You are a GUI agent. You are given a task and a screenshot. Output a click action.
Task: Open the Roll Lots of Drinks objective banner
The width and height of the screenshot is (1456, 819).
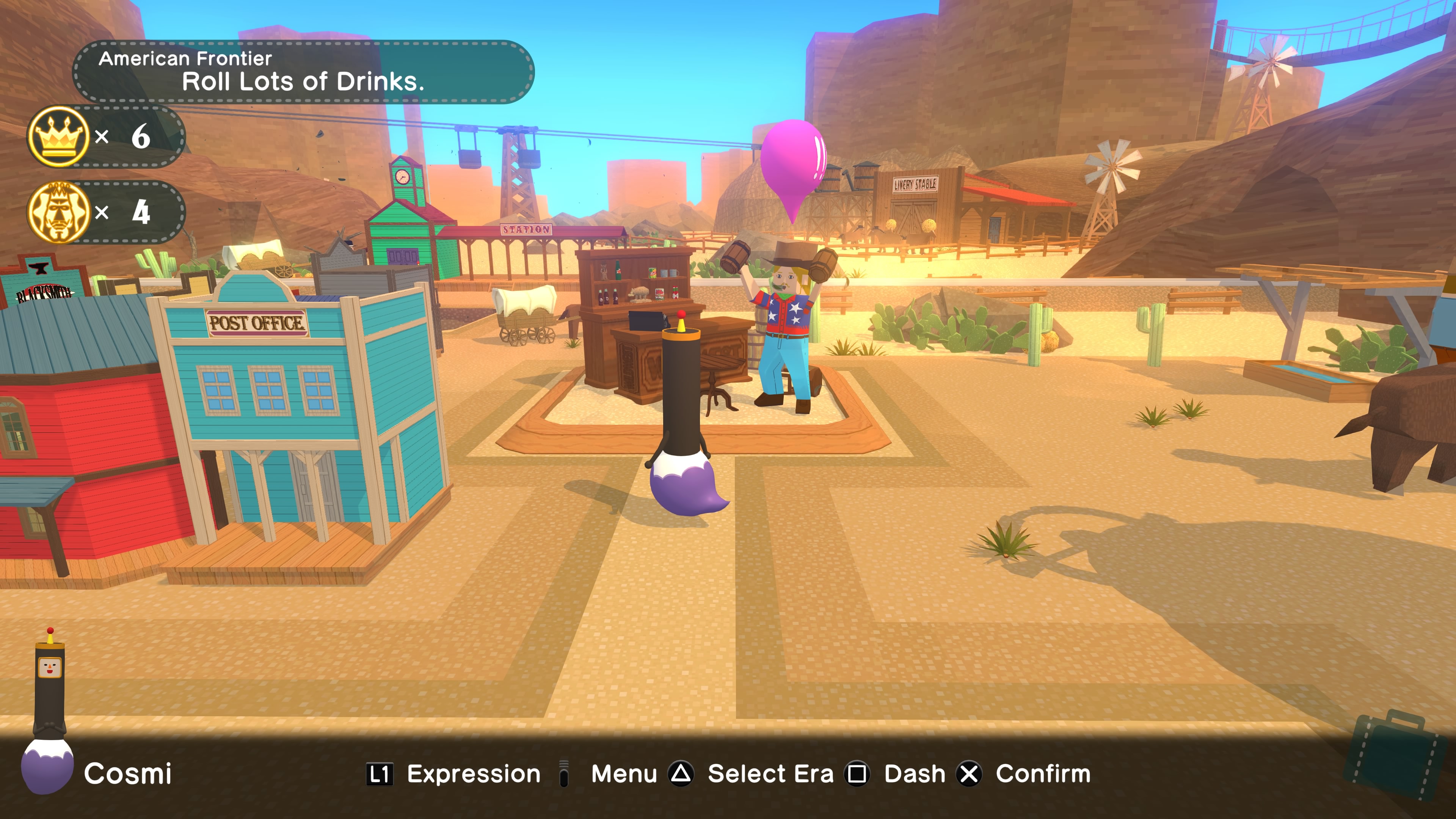click(x=303, y=72)
